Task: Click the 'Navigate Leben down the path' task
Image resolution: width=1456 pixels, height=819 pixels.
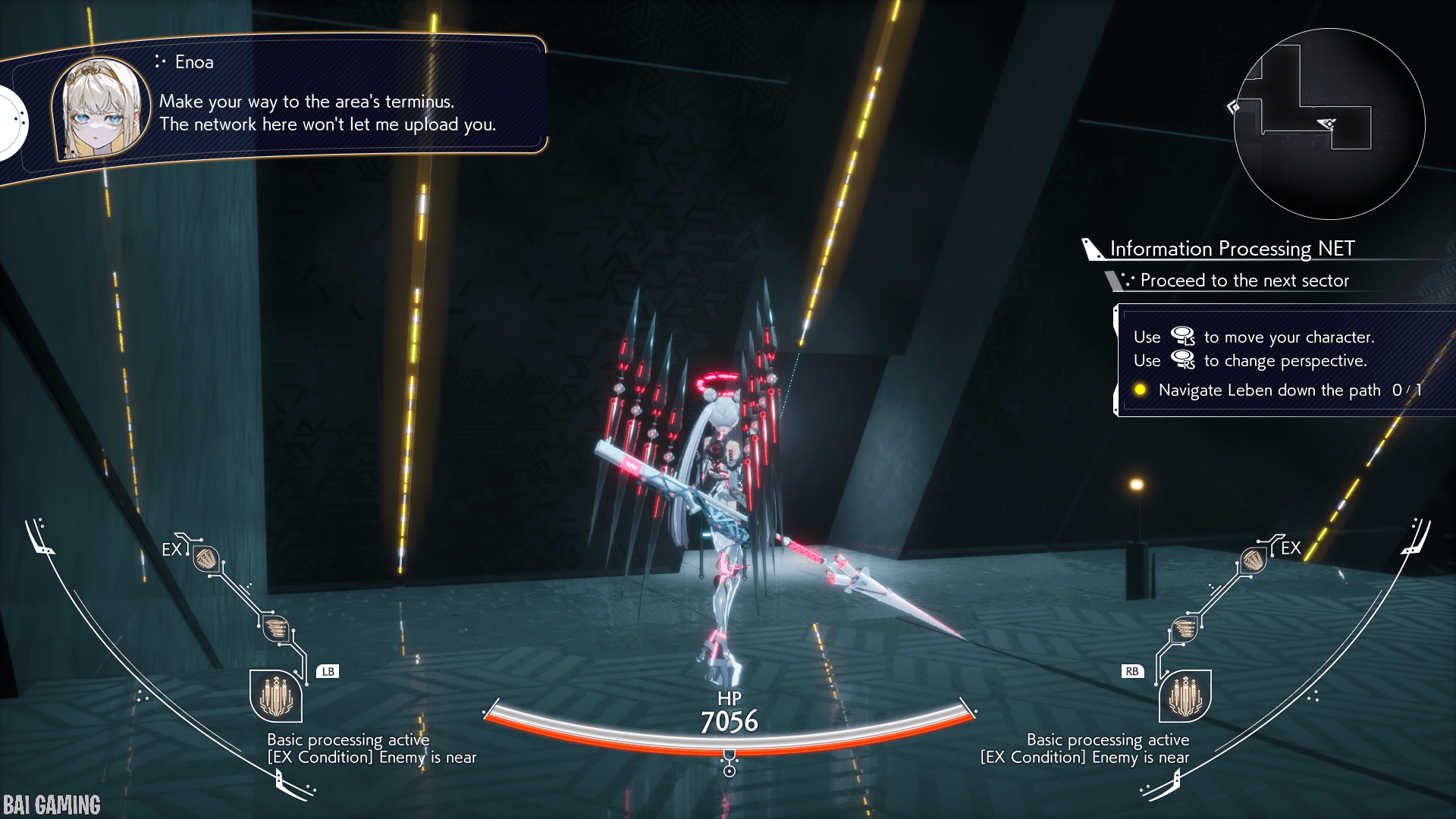Action: pyautogui.click(x=1269, y=391)
